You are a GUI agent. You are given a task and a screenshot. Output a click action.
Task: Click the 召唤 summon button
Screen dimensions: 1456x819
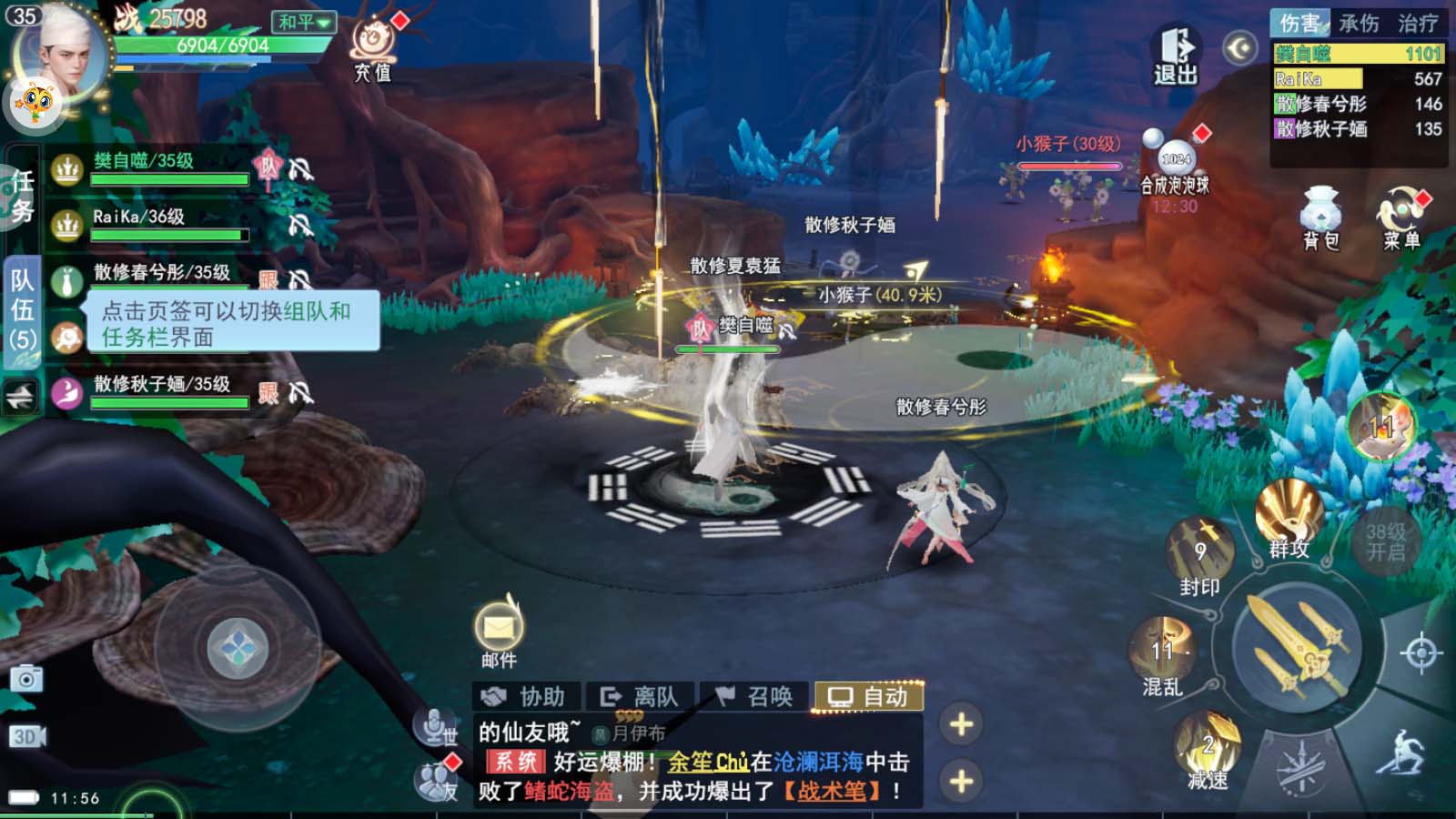[754, 697]
